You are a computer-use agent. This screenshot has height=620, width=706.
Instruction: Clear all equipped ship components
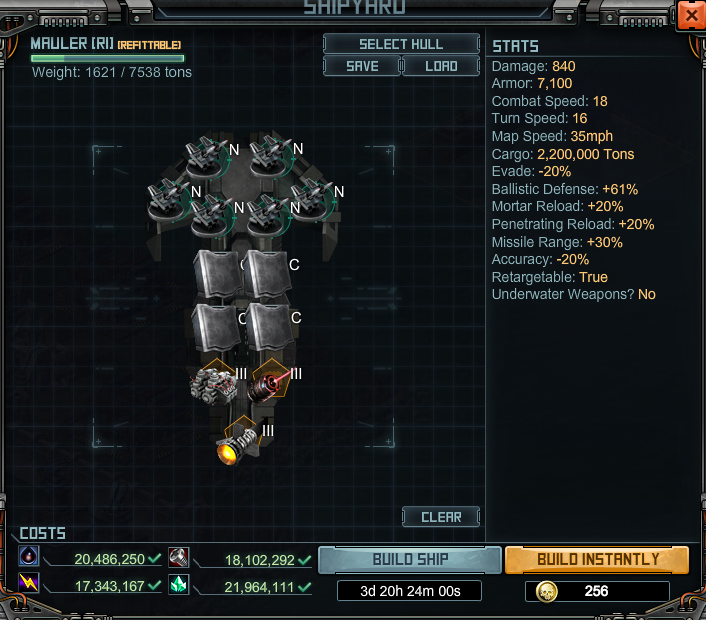point(441,517)
